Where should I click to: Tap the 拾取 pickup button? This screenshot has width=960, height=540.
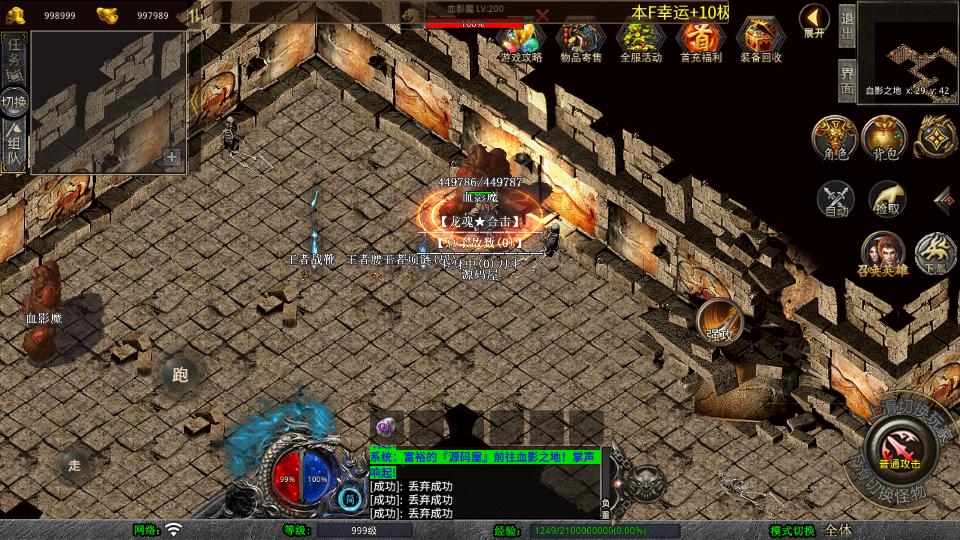pos(886,199)
